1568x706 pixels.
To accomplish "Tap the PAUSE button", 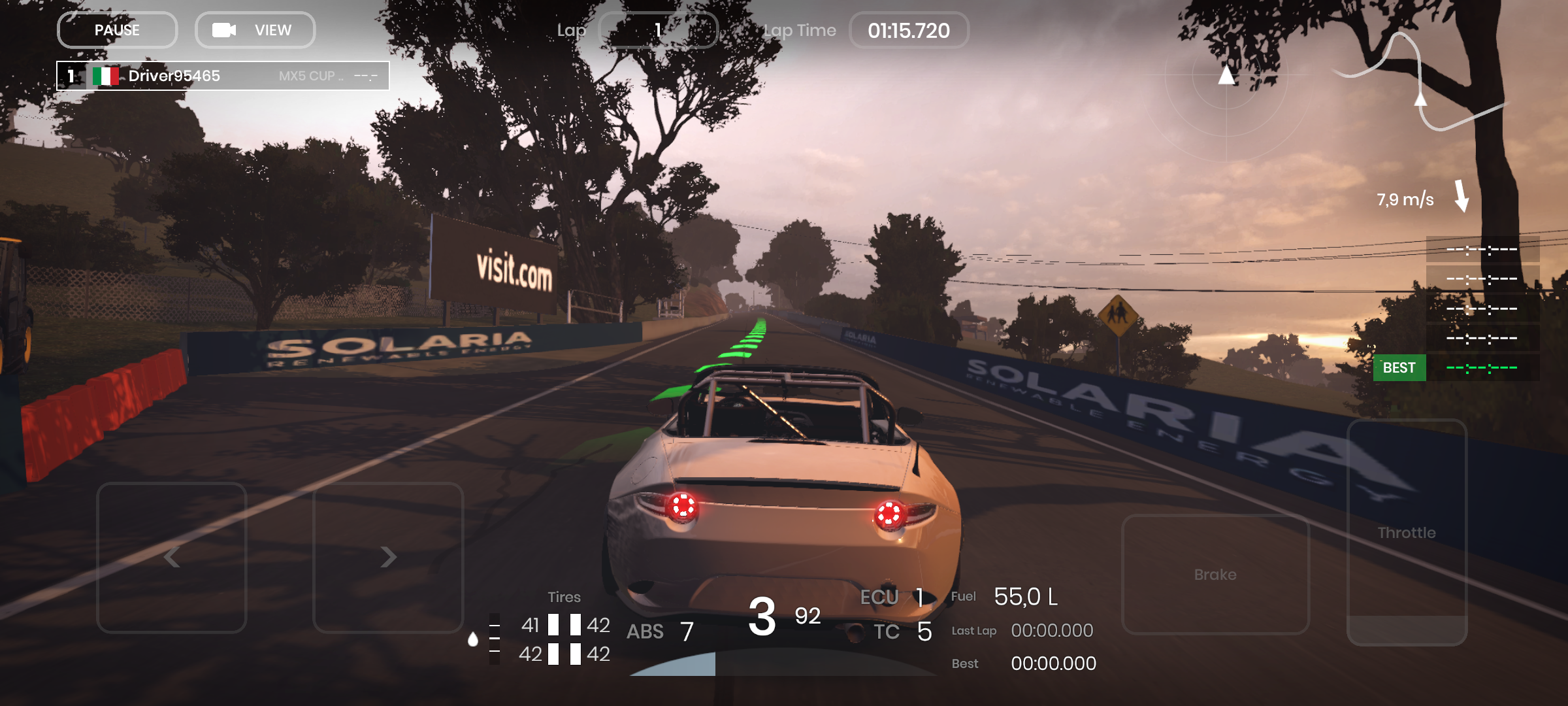I will pyautogui.click(x=117, y=30).
